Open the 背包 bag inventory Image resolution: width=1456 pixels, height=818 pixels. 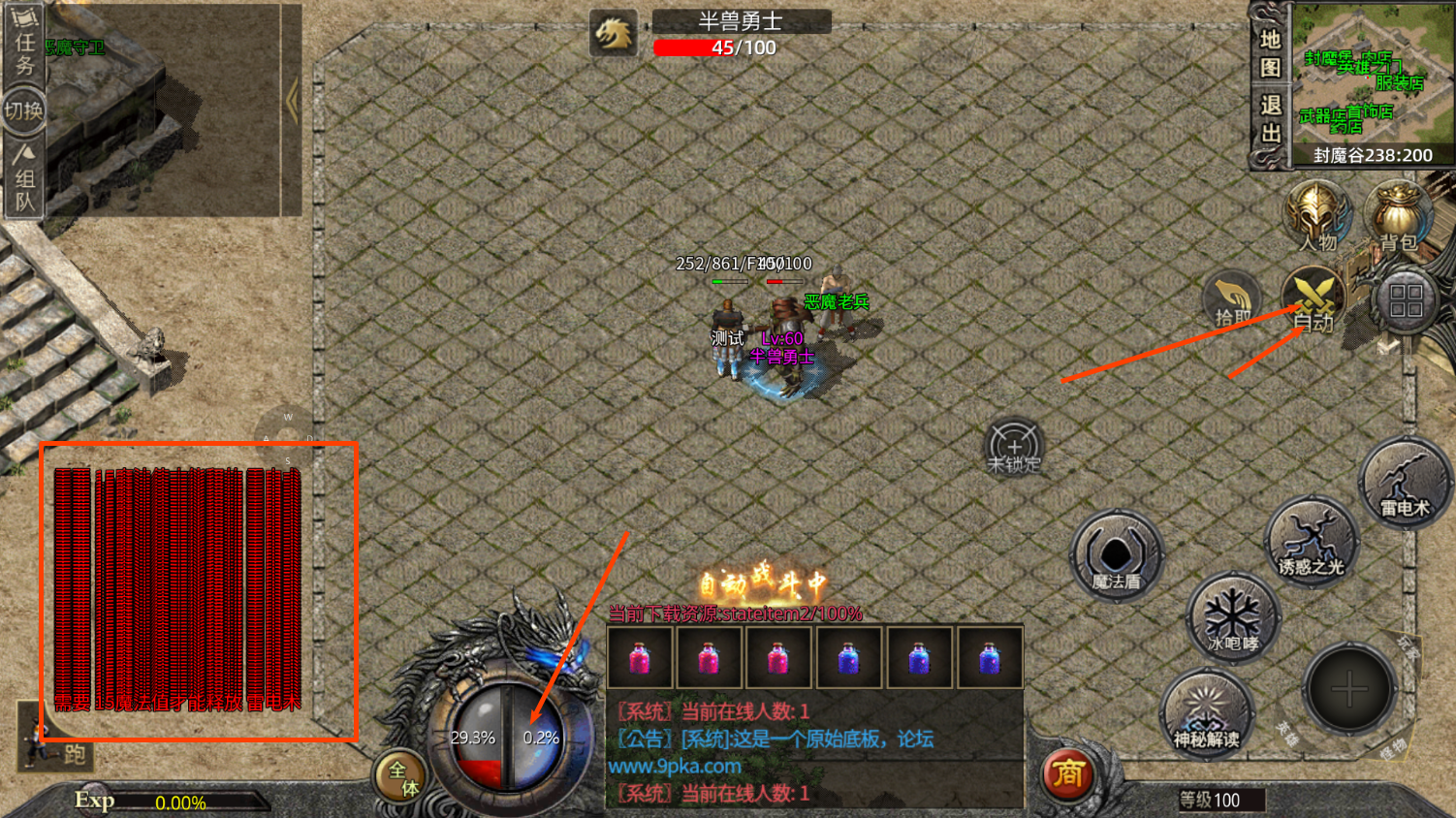tap(1398, 215)
